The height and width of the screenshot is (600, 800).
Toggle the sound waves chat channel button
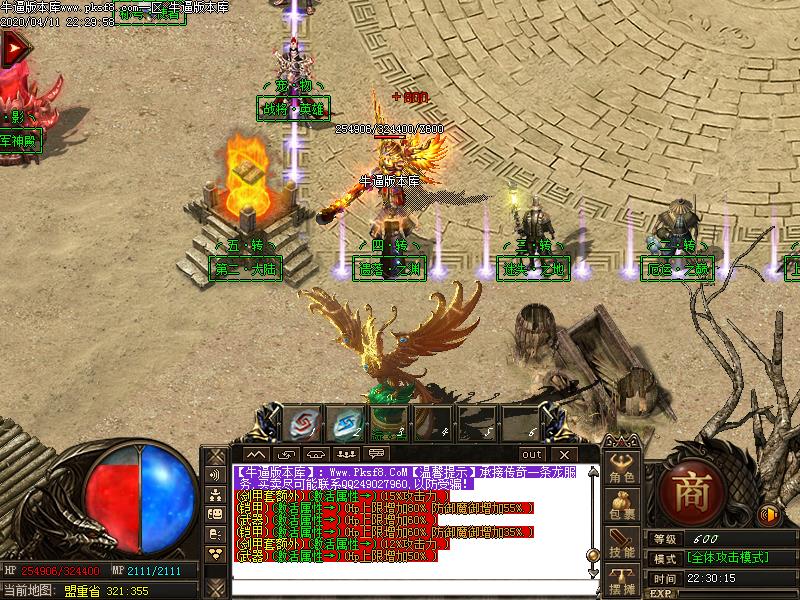tap(215, 474)
